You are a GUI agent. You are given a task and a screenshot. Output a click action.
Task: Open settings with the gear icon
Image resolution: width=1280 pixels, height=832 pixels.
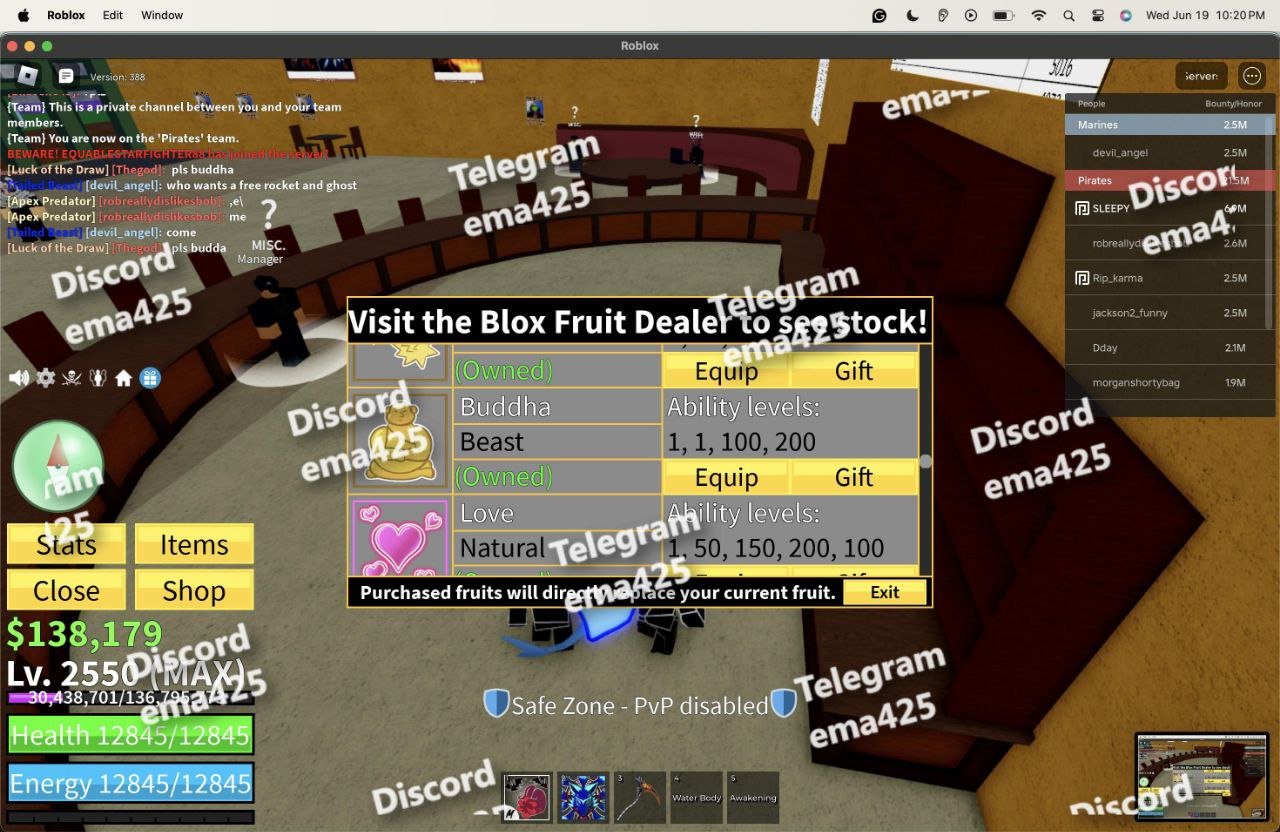45,378
